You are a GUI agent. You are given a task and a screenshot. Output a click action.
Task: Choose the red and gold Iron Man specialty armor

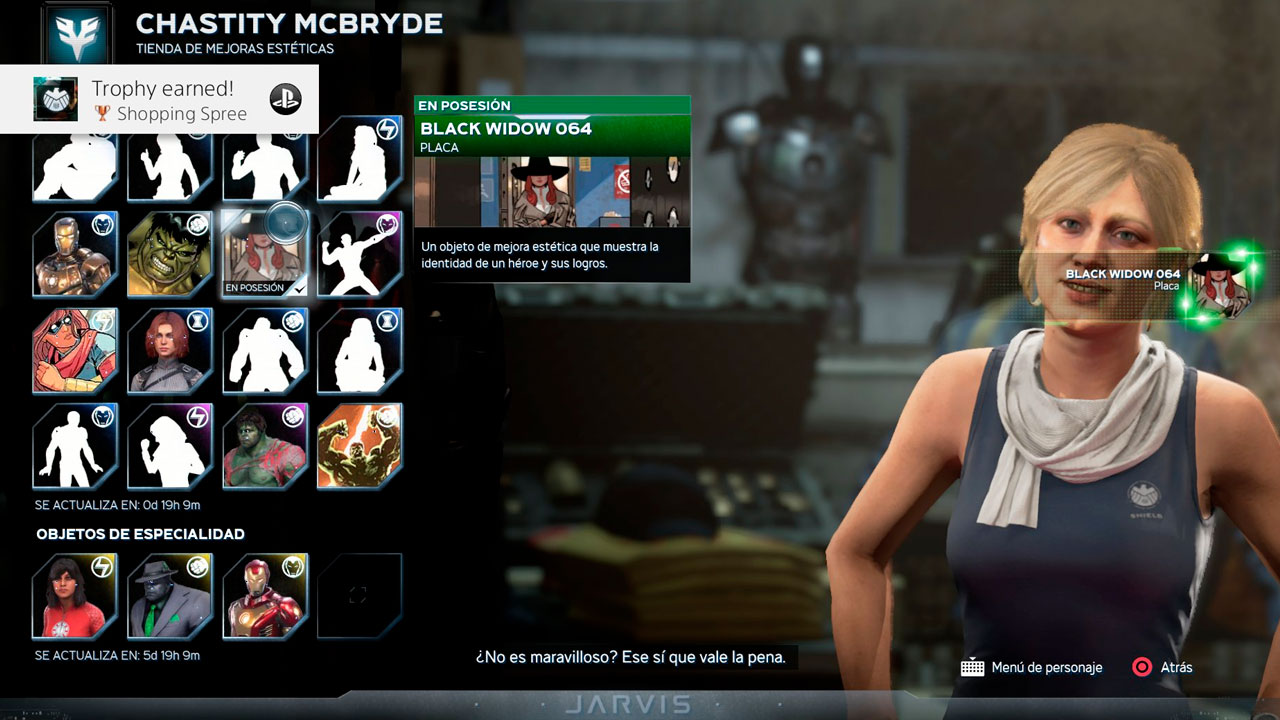[x=264, y=596]
